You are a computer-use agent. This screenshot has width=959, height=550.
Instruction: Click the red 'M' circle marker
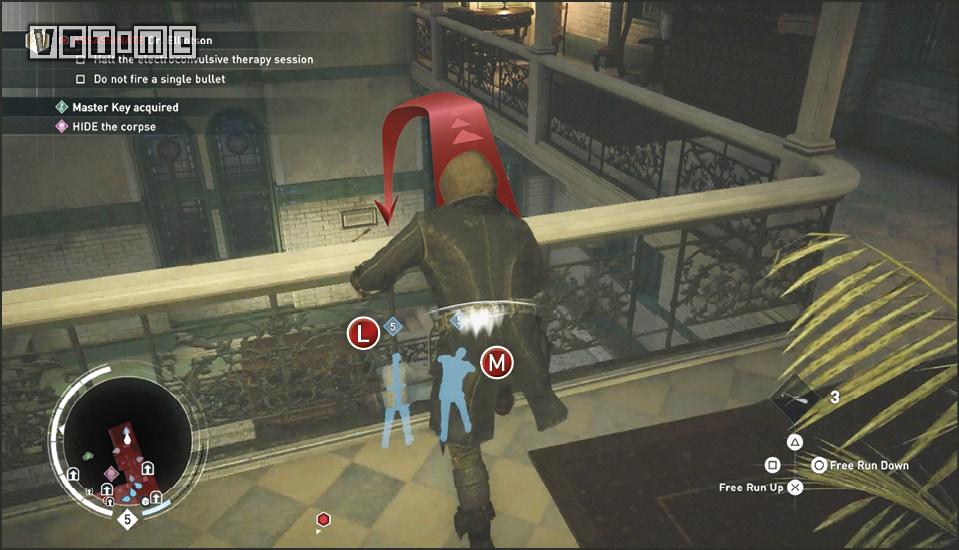(496, 363)
